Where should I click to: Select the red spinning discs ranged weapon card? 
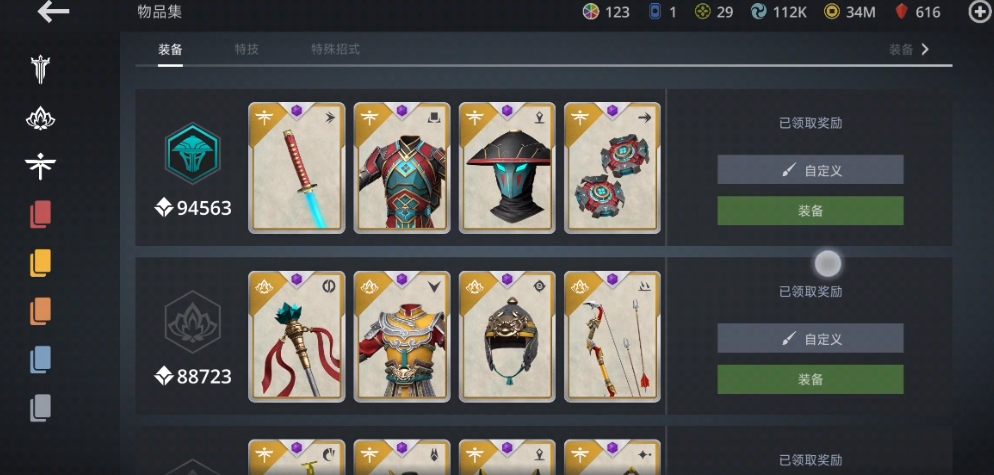612,168
